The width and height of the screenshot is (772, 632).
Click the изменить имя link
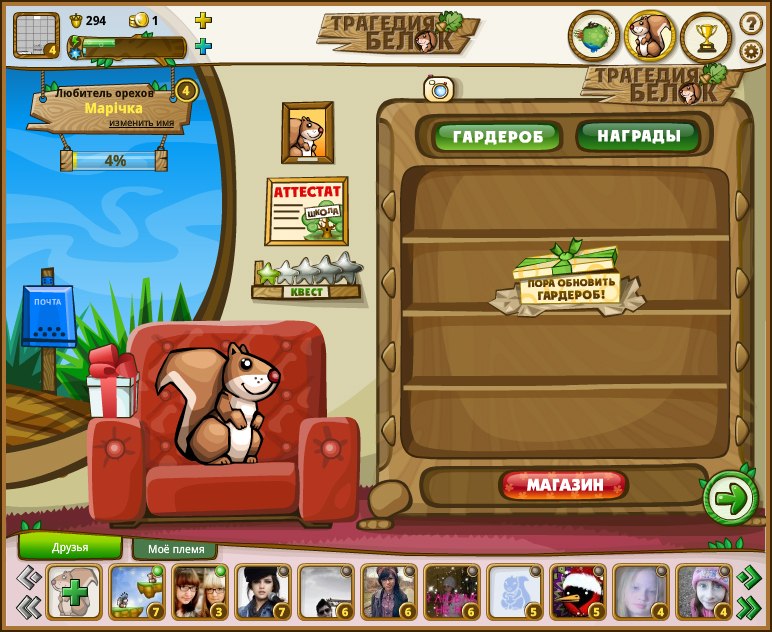[149, 123]
